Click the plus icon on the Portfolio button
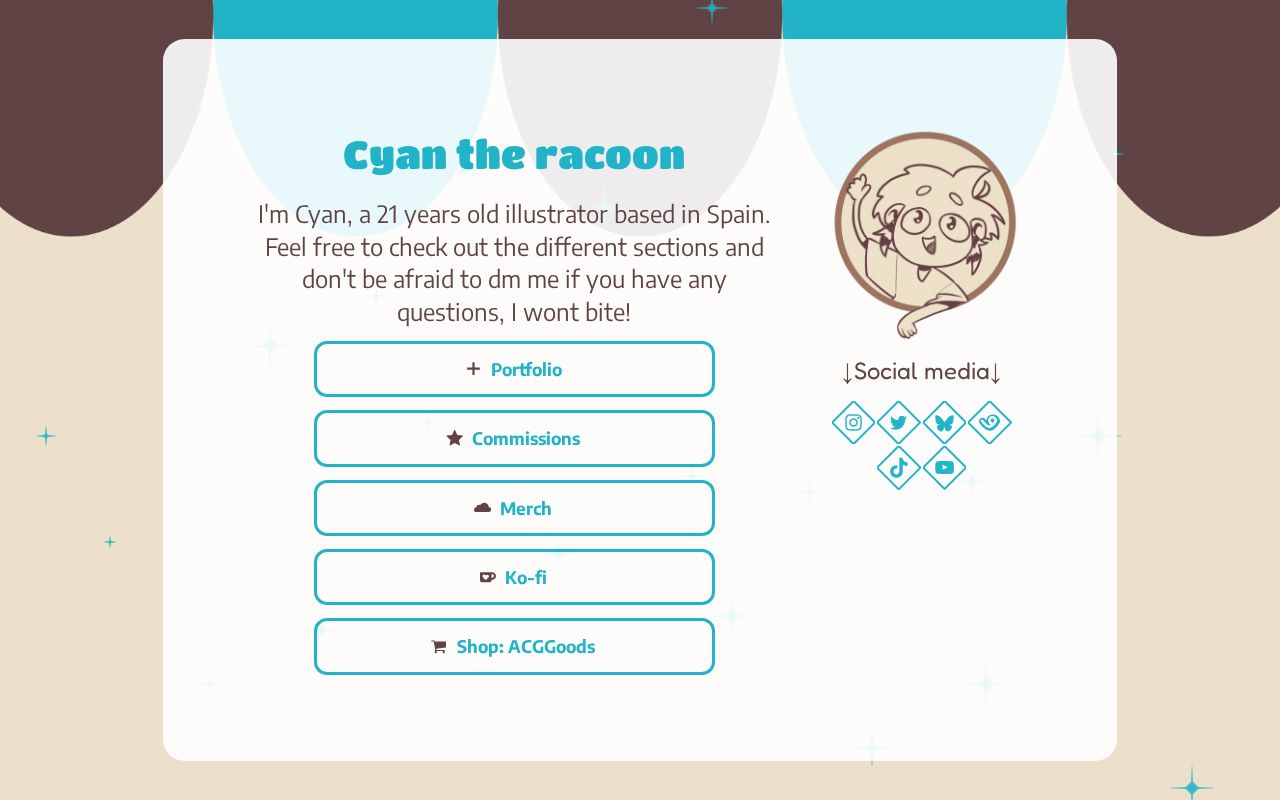Screen dimensions: 1280x800 pyautogui.click(x=473, y=369)
